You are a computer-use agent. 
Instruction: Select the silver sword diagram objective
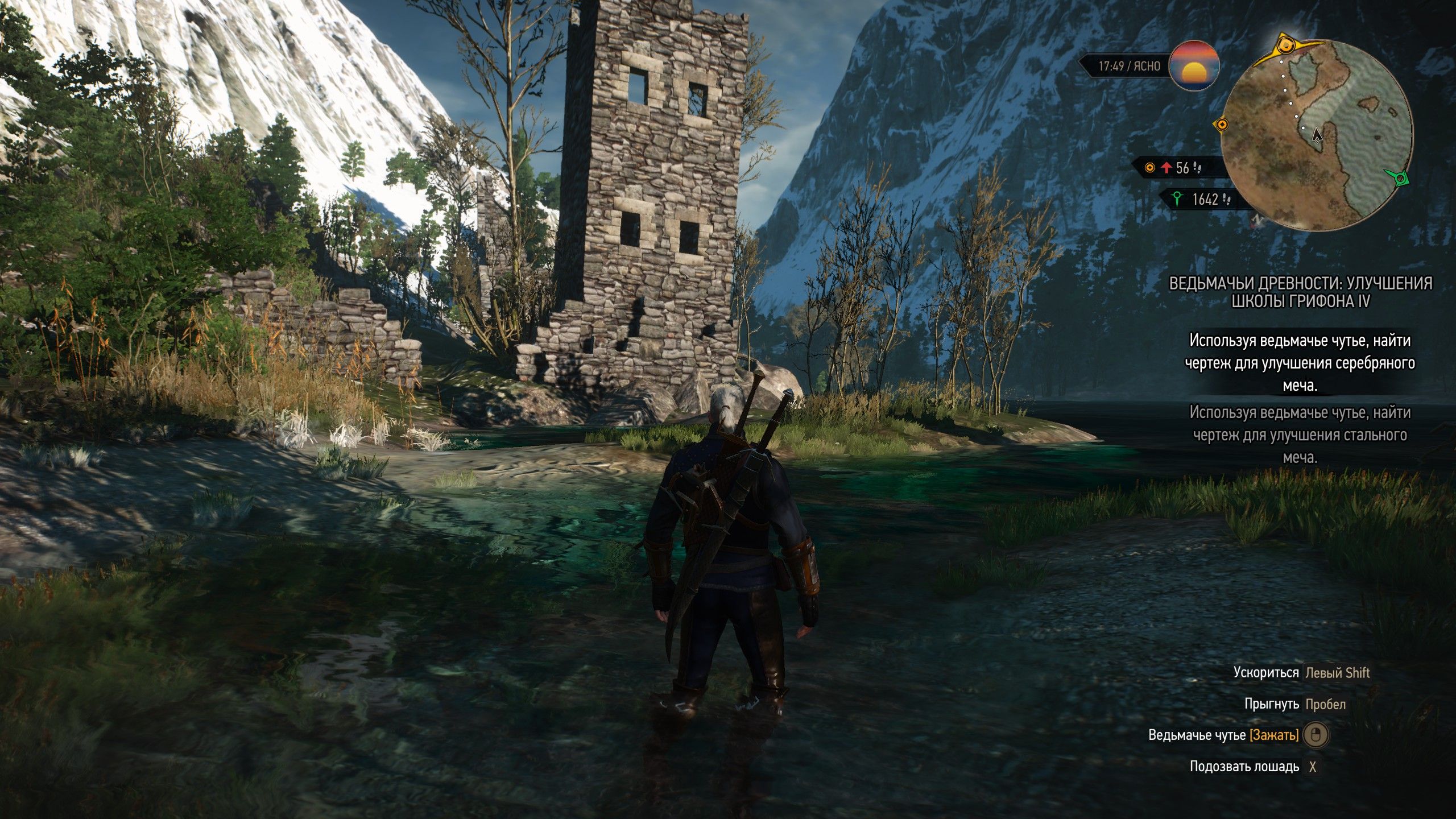[1300, 363]
